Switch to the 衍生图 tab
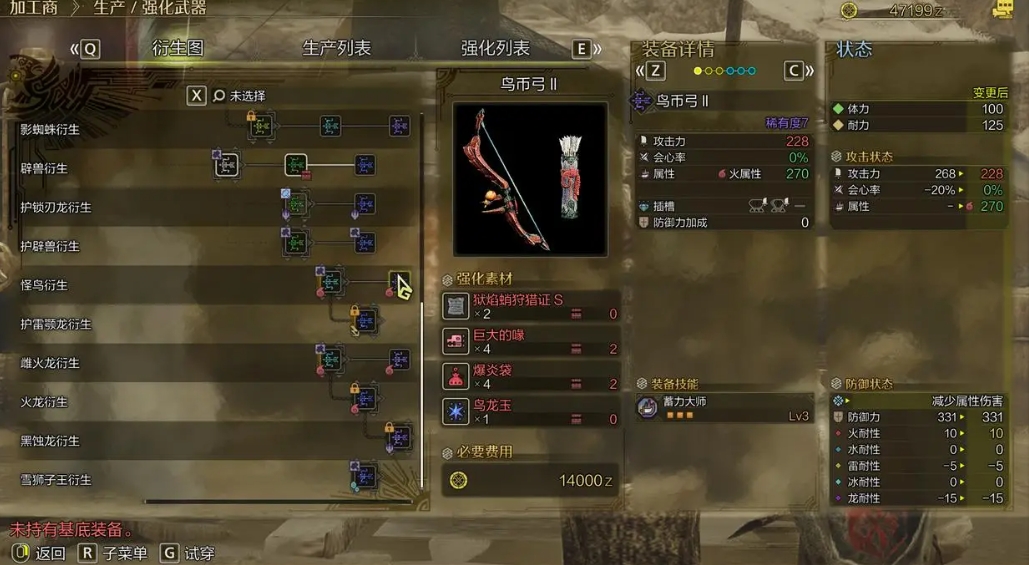Image resolution: width=1029 pixels, height=565 pixels. [x=178, y=48]
